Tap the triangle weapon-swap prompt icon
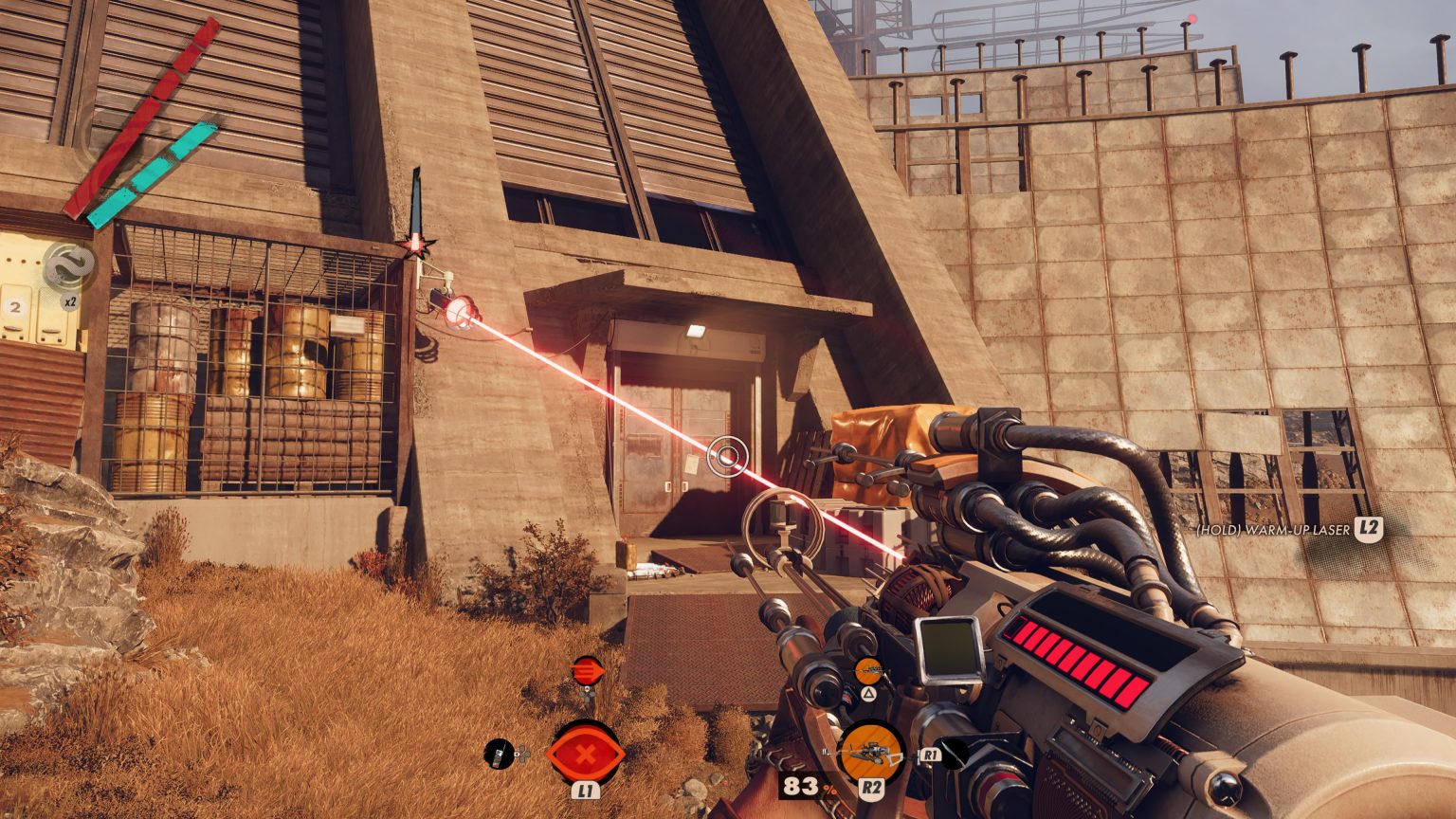 click(869, 695)
